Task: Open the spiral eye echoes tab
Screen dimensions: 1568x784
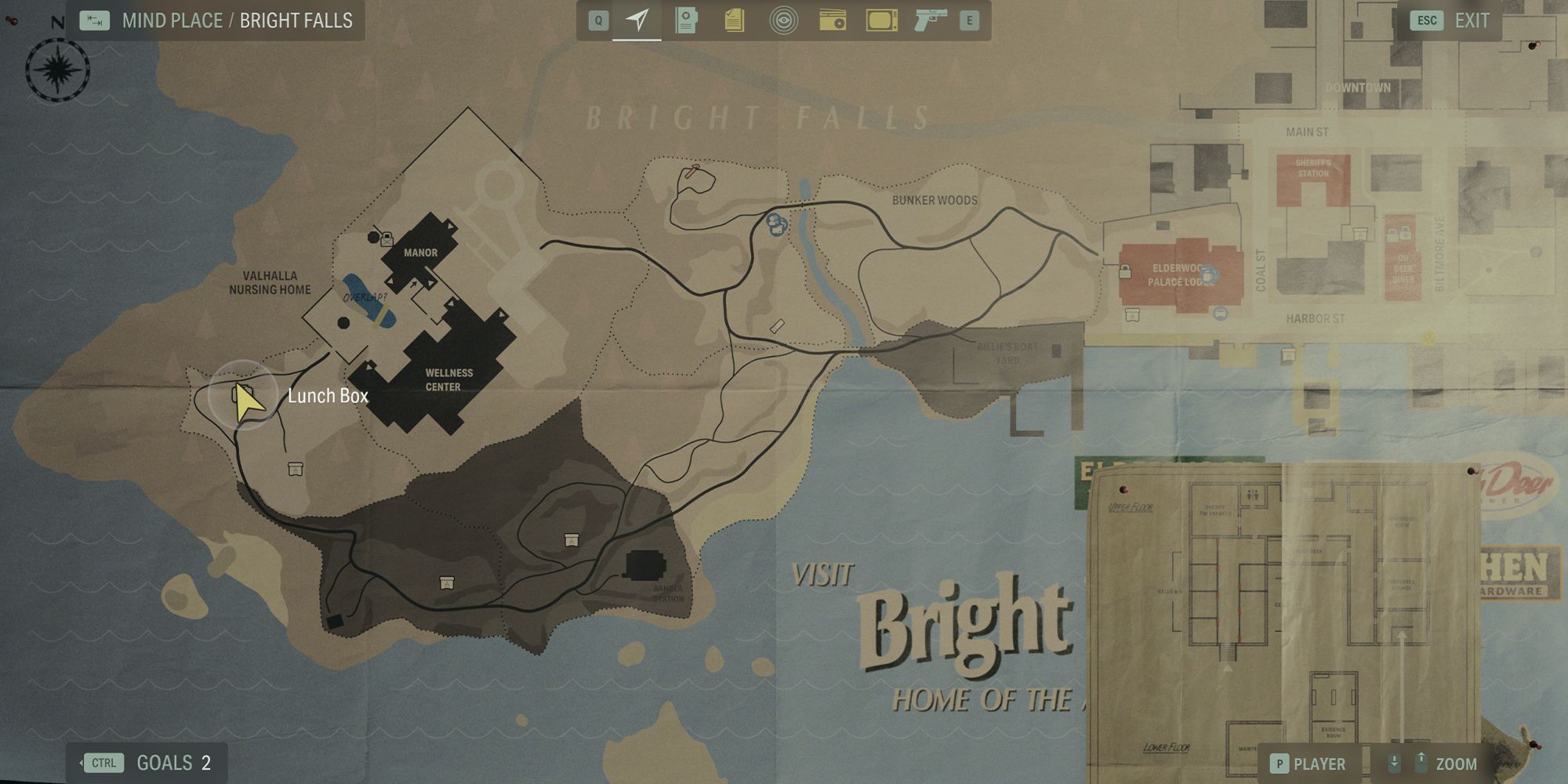Action: point(783,20)
